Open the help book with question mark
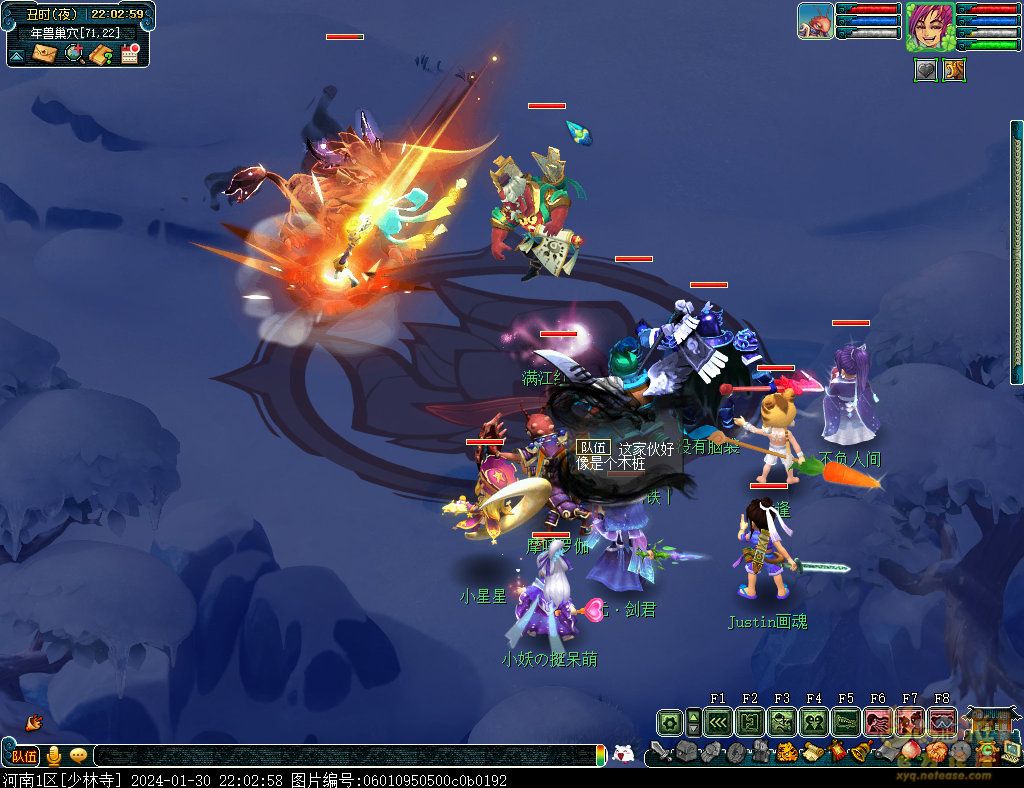1024x788 pixels. click(x=100, y=54)
